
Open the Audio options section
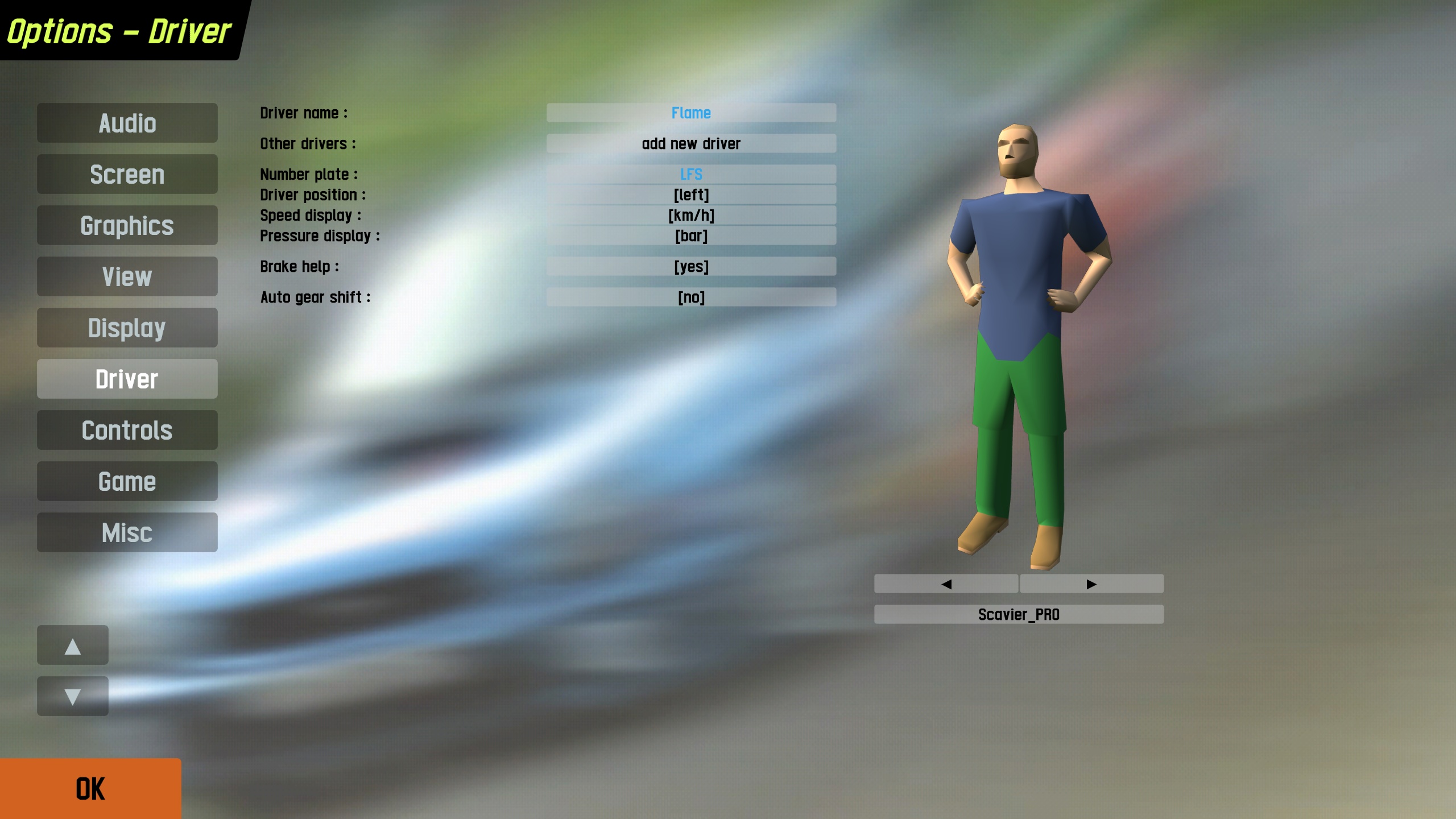point(127,123)
